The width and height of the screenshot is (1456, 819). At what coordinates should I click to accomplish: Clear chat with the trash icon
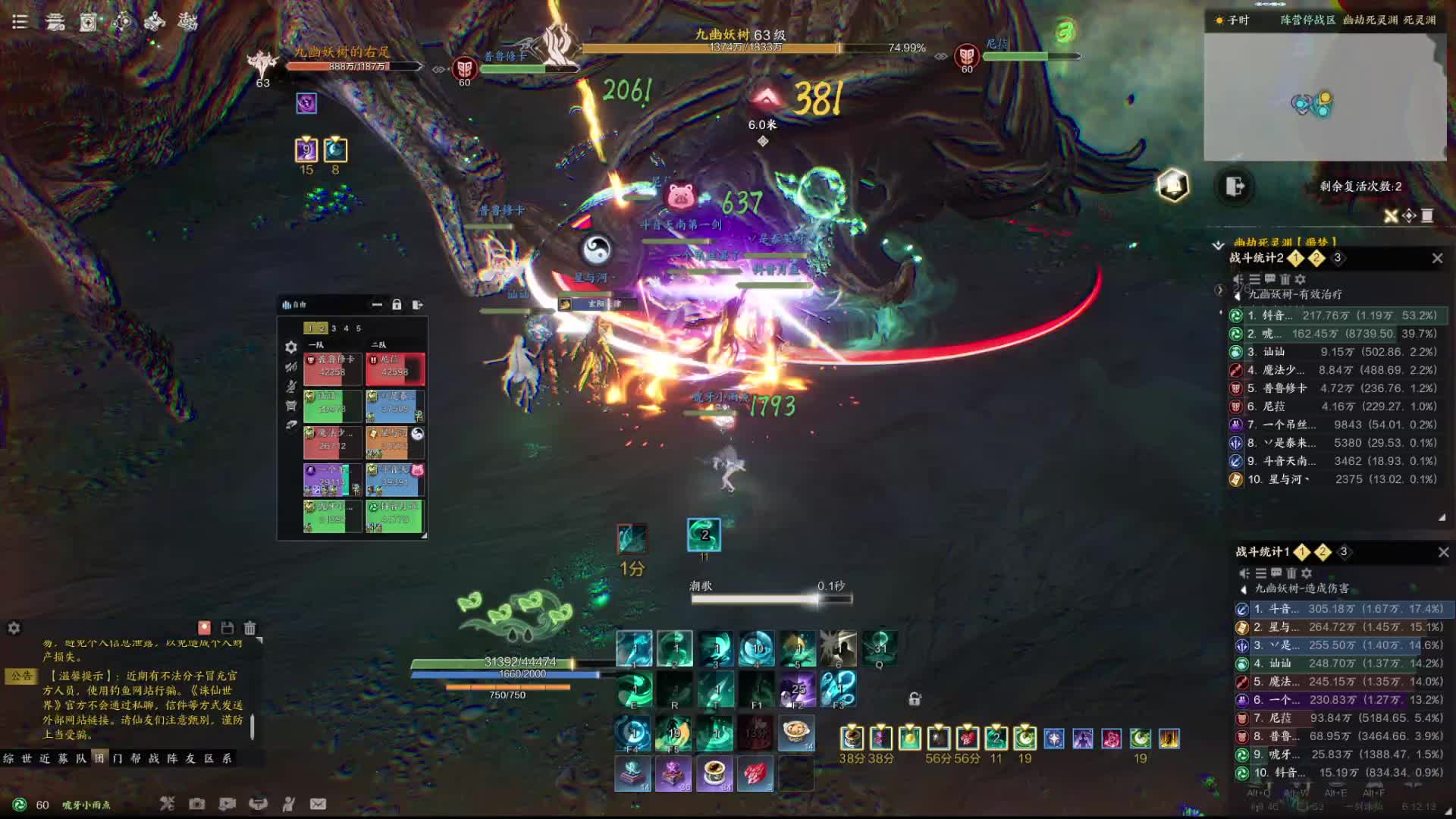pos(250,628)
